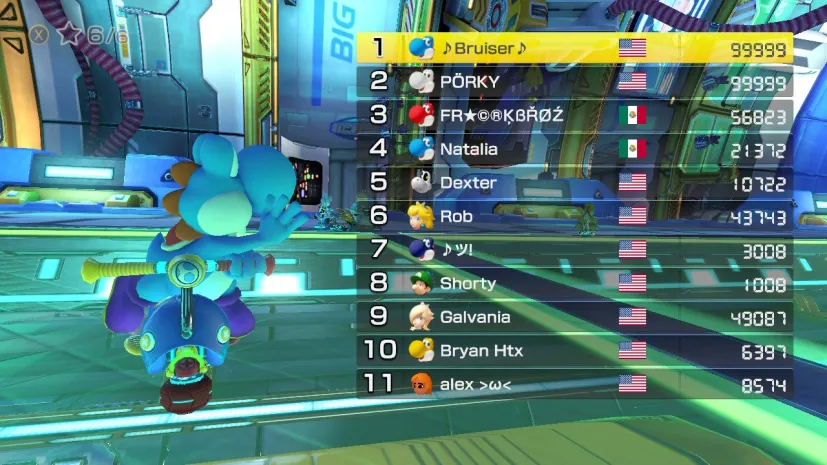Choose the seventh-place player row
This screenshot has height=465, width=827.
tap(575, 250)
